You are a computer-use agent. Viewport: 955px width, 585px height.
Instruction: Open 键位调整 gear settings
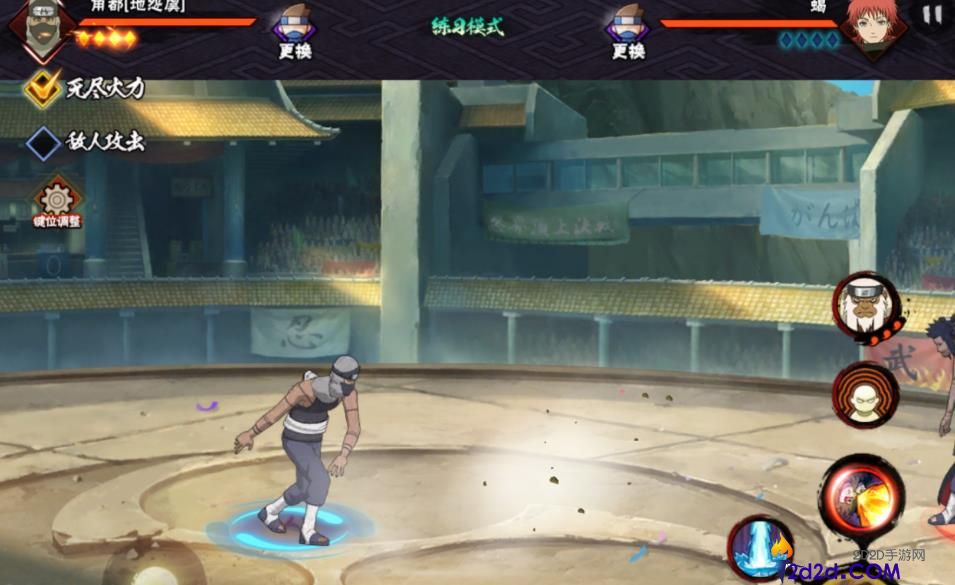tap(56, 201)
